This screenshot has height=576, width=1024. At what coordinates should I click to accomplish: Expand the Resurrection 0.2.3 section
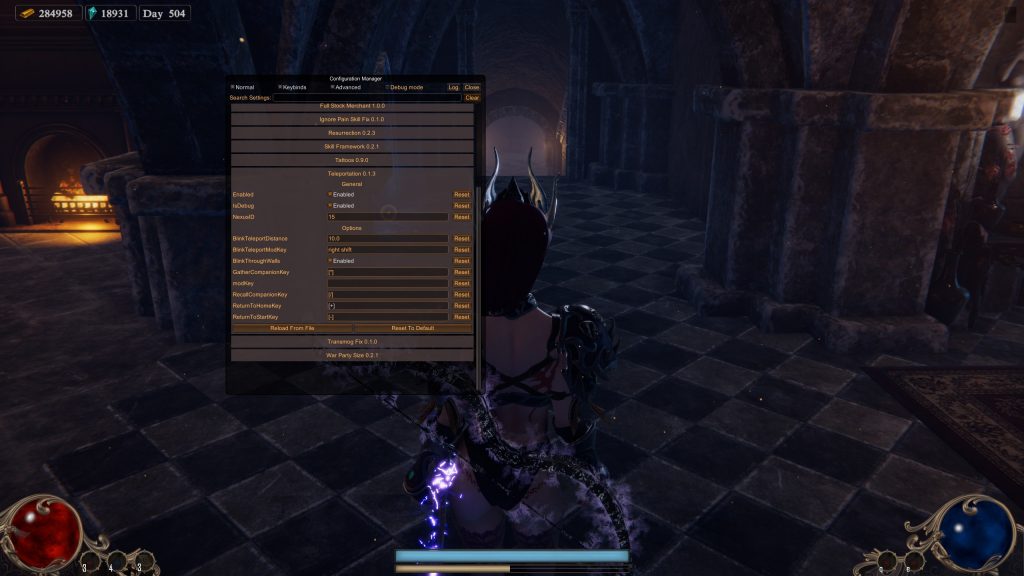(352, 133)
